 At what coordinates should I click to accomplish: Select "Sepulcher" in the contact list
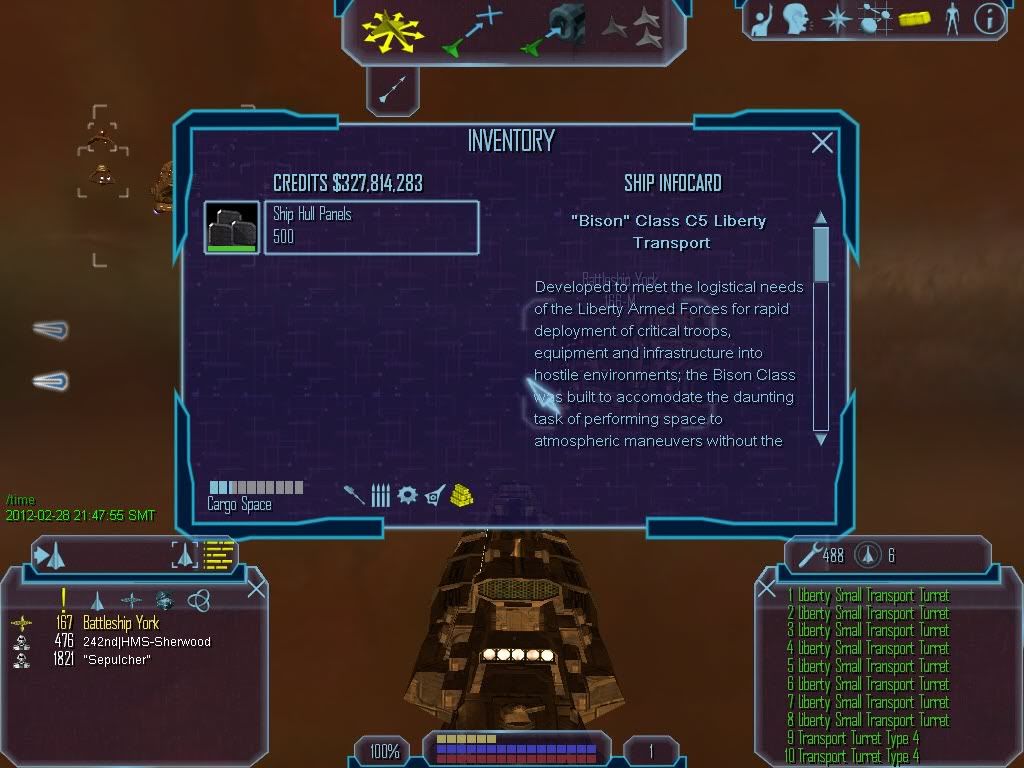pyautogui.click(x=116, y=659)
